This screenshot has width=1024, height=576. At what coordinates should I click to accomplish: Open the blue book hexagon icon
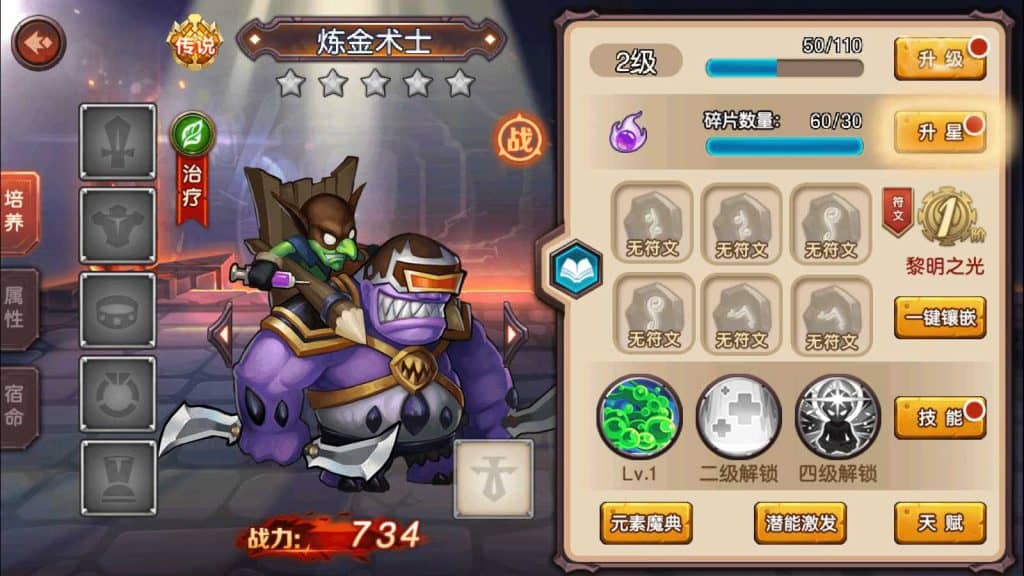[576, 268]
